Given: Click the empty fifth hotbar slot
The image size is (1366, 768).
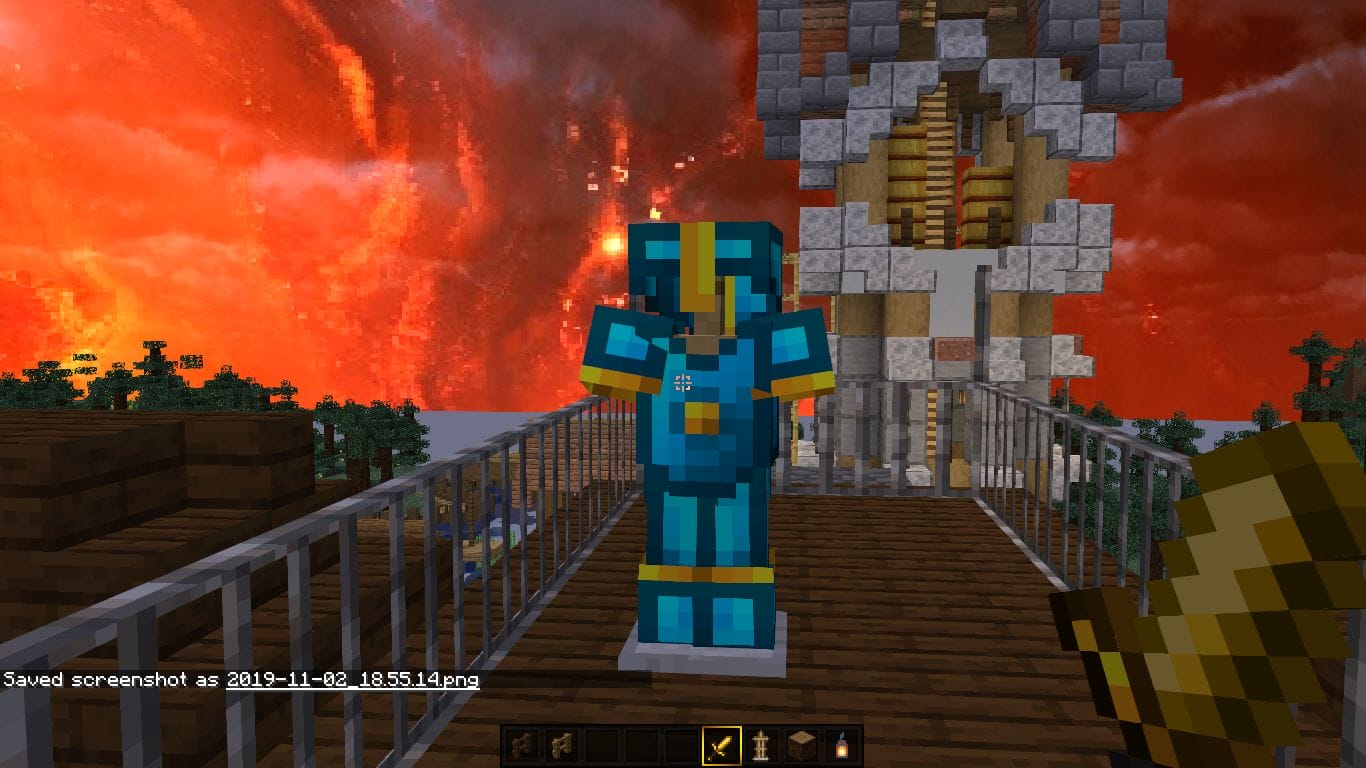Looking at the screenshot, I should [680, 746].
